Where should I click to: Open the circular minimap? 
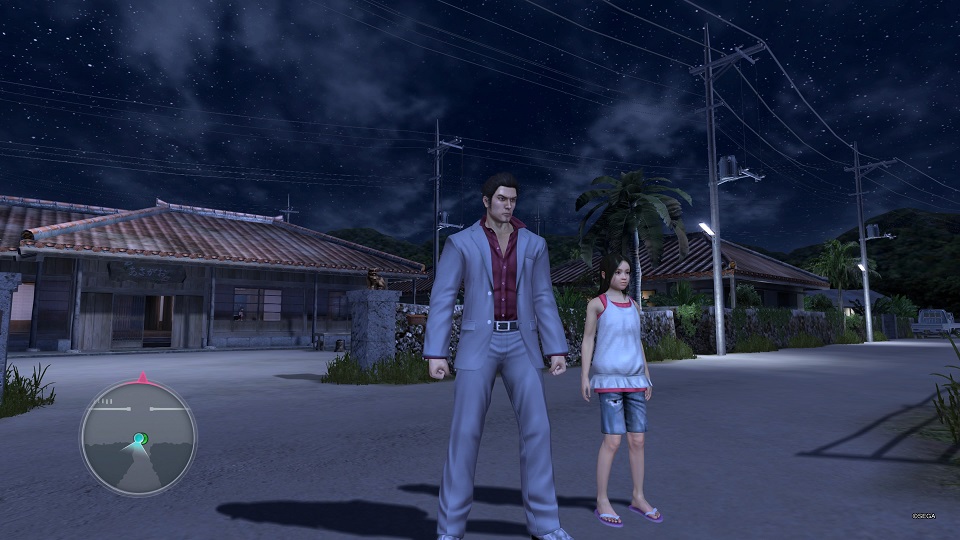pyautogui.click(x=138, y=438)
